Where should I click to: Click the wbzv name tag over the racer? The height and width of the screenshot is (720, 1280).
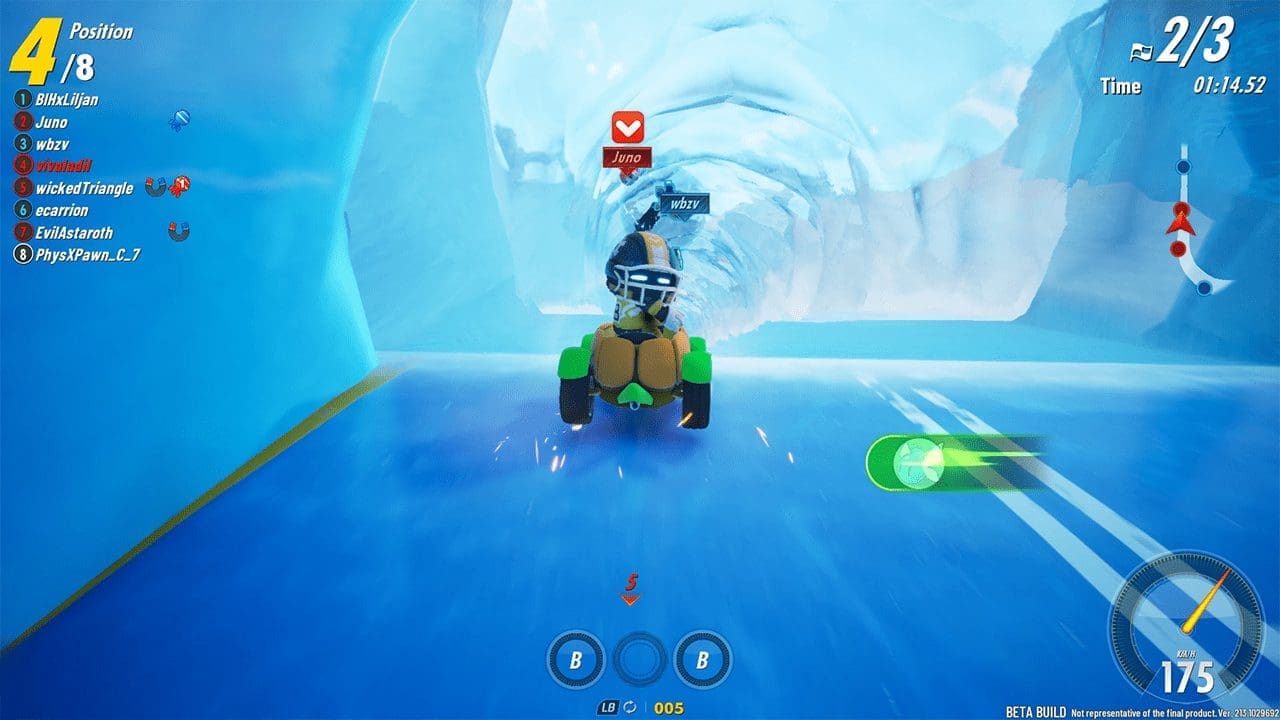click(x=684, y=203)
